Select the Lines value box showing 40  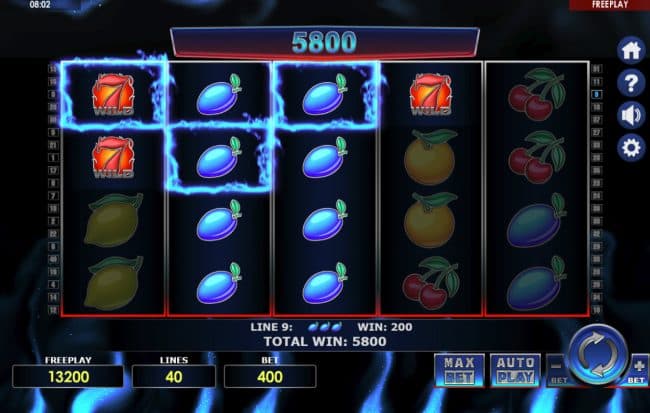(174, 376)
